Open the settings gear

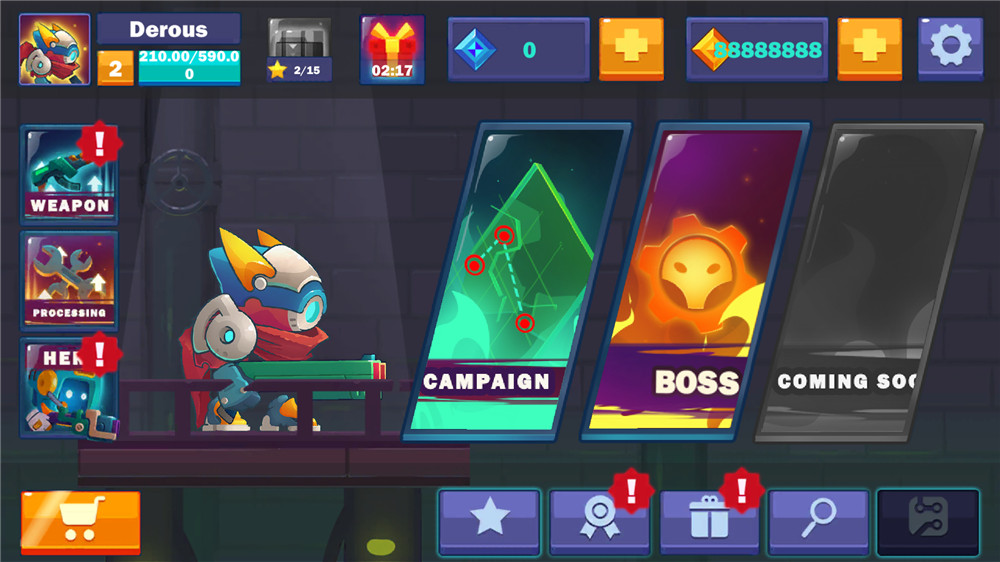pyautogui.click(x=949, y=47)
